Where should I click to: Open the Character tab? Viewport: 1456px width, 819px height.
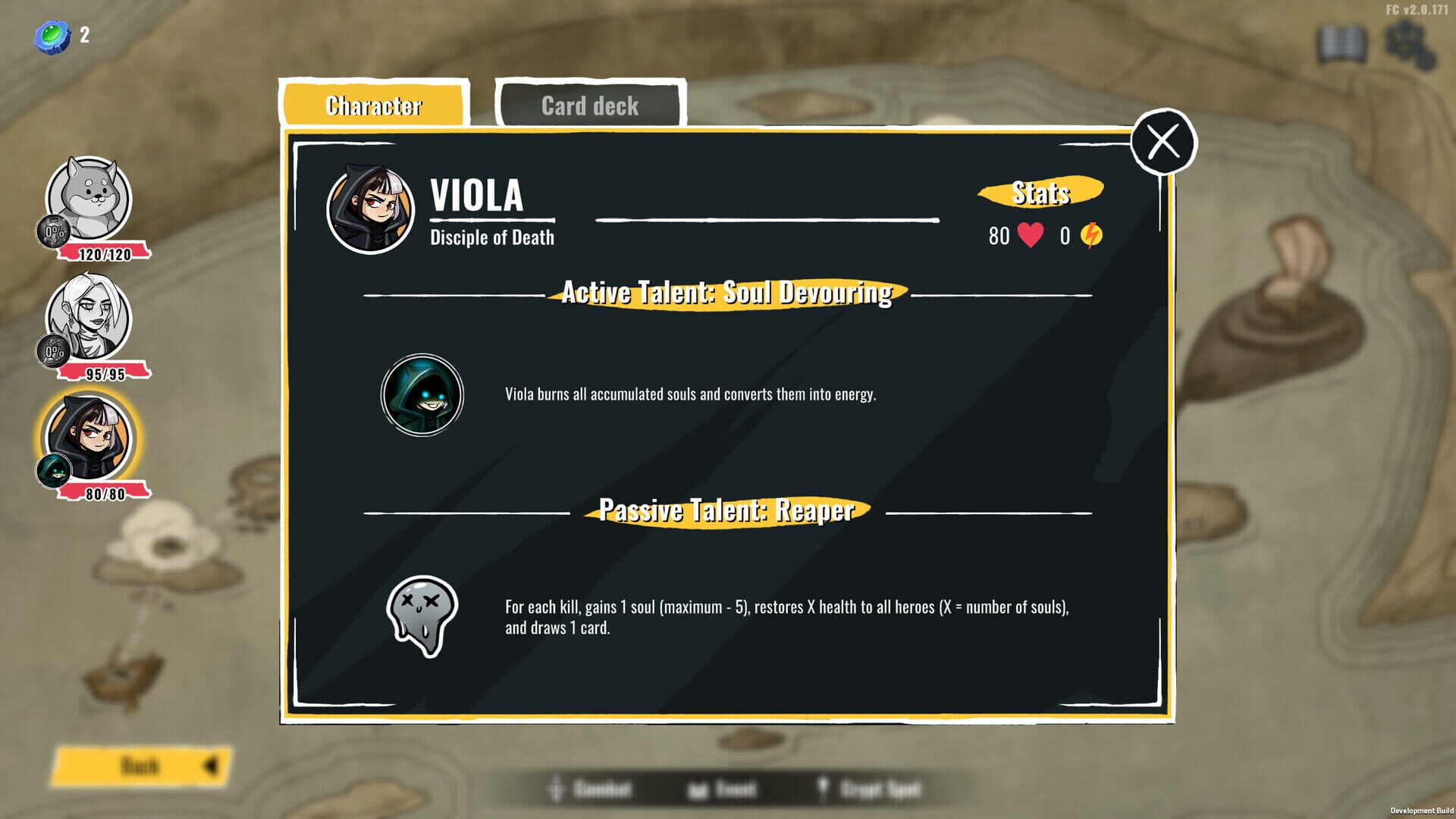[375, 105]
